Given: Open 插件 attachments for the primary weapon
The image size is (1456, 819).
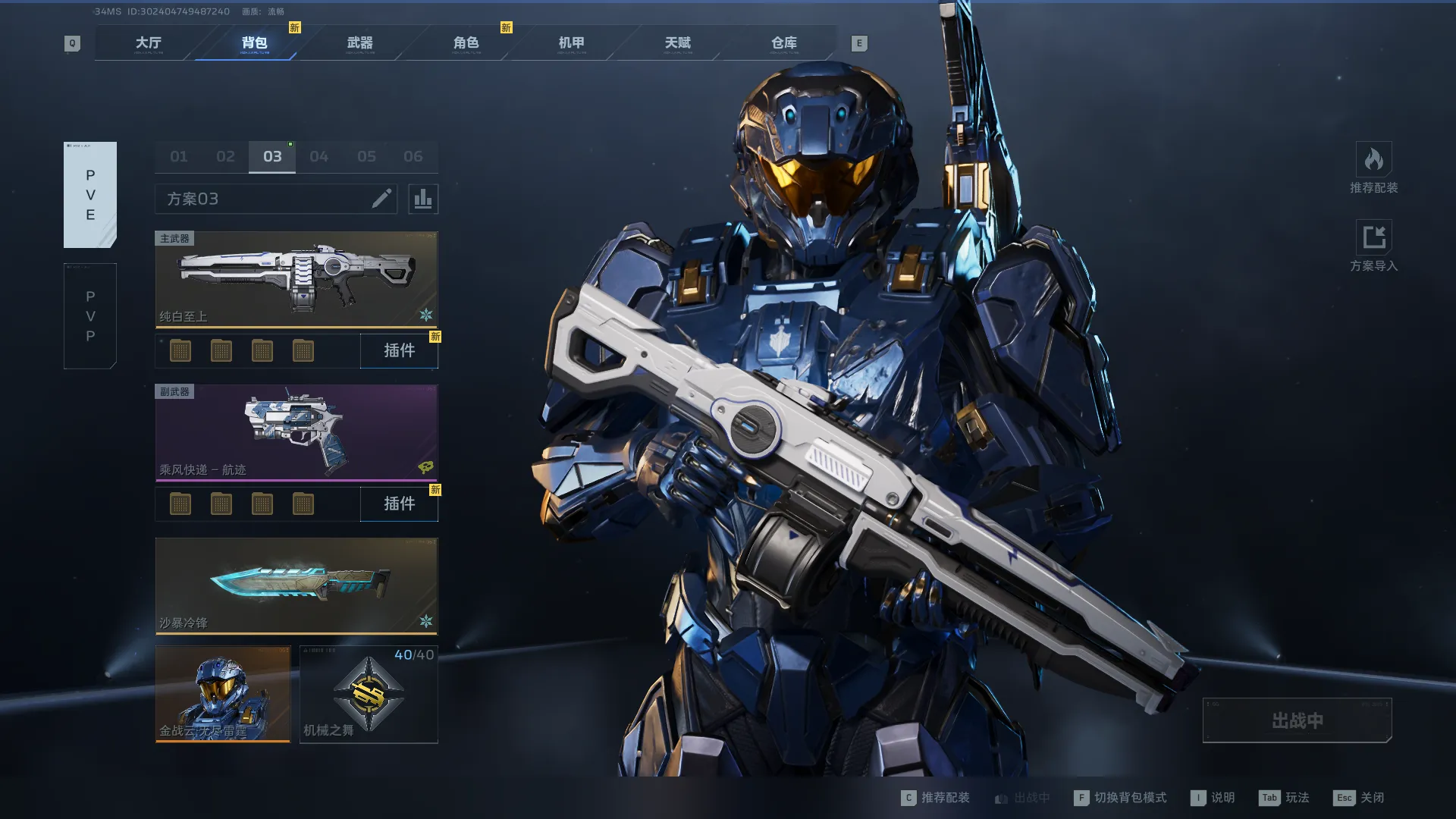Looking at the screenshot, I should click(x=399, y=351).
